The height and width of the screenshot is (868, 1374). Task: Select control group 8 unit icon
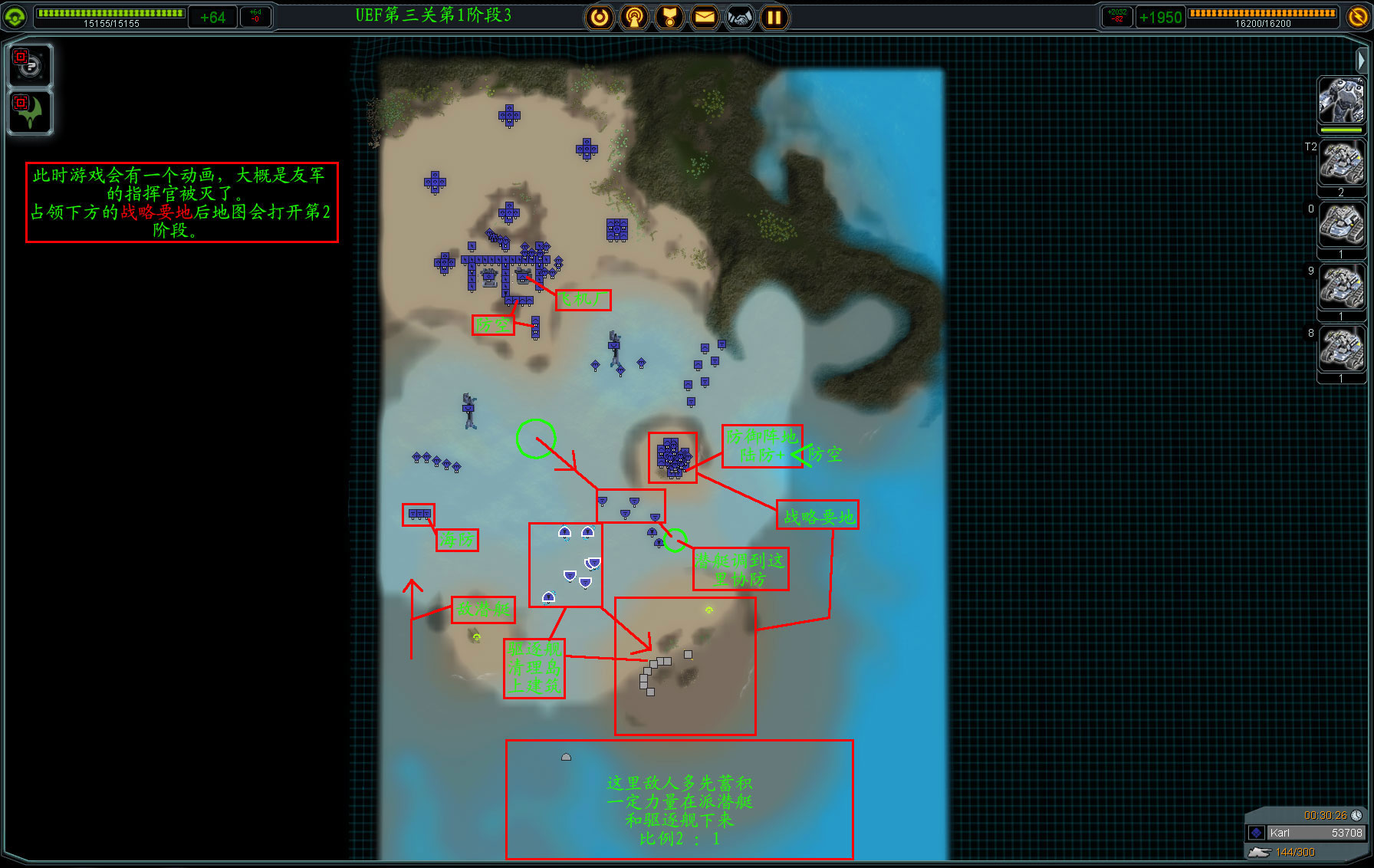tap(1341, 350)
